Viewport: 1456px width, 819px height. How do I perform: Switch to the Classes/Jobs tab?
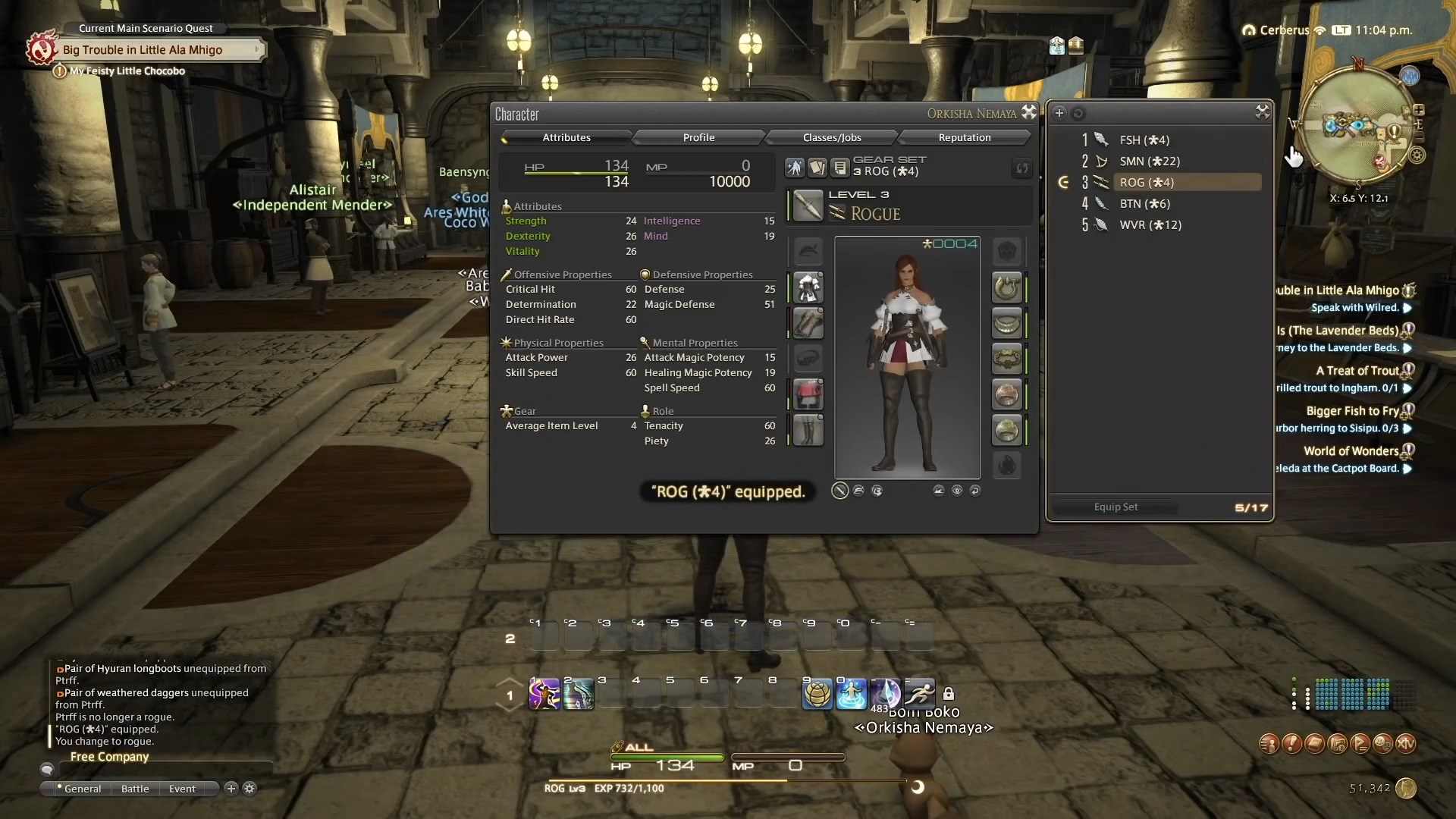(831, 137)
